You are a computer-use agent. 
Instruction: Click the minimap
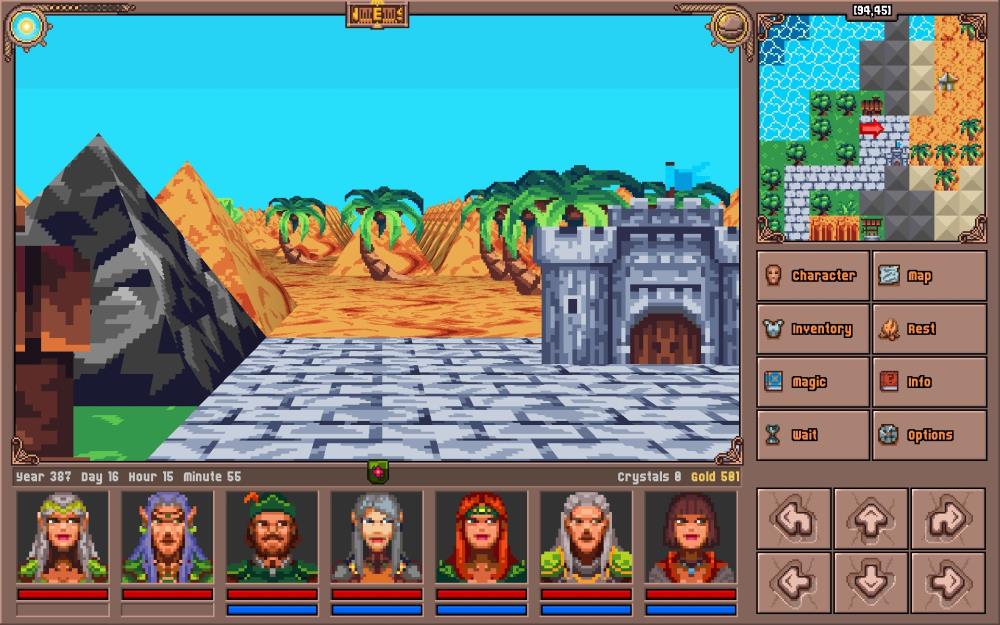(871, 128)
